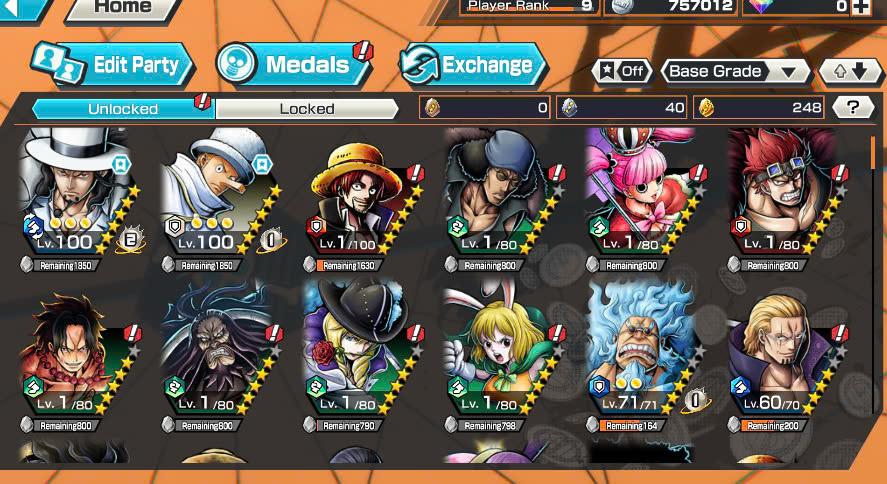Toggle the favorites star filter Off button
Screen dimensions: 887x484
click(x=622, y=71)
